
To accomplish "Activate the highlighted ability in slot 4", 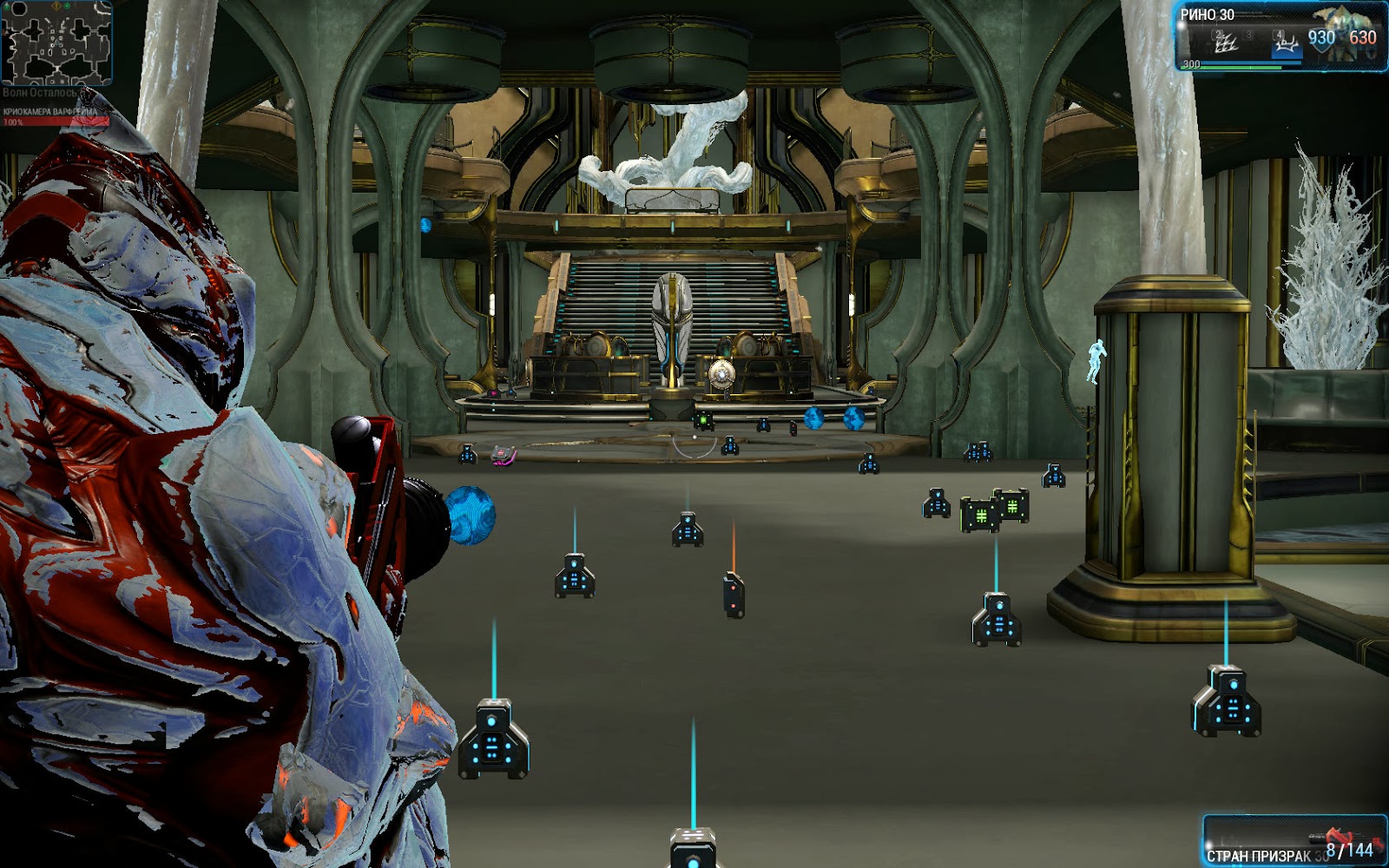I will [x=1288, y=43].
